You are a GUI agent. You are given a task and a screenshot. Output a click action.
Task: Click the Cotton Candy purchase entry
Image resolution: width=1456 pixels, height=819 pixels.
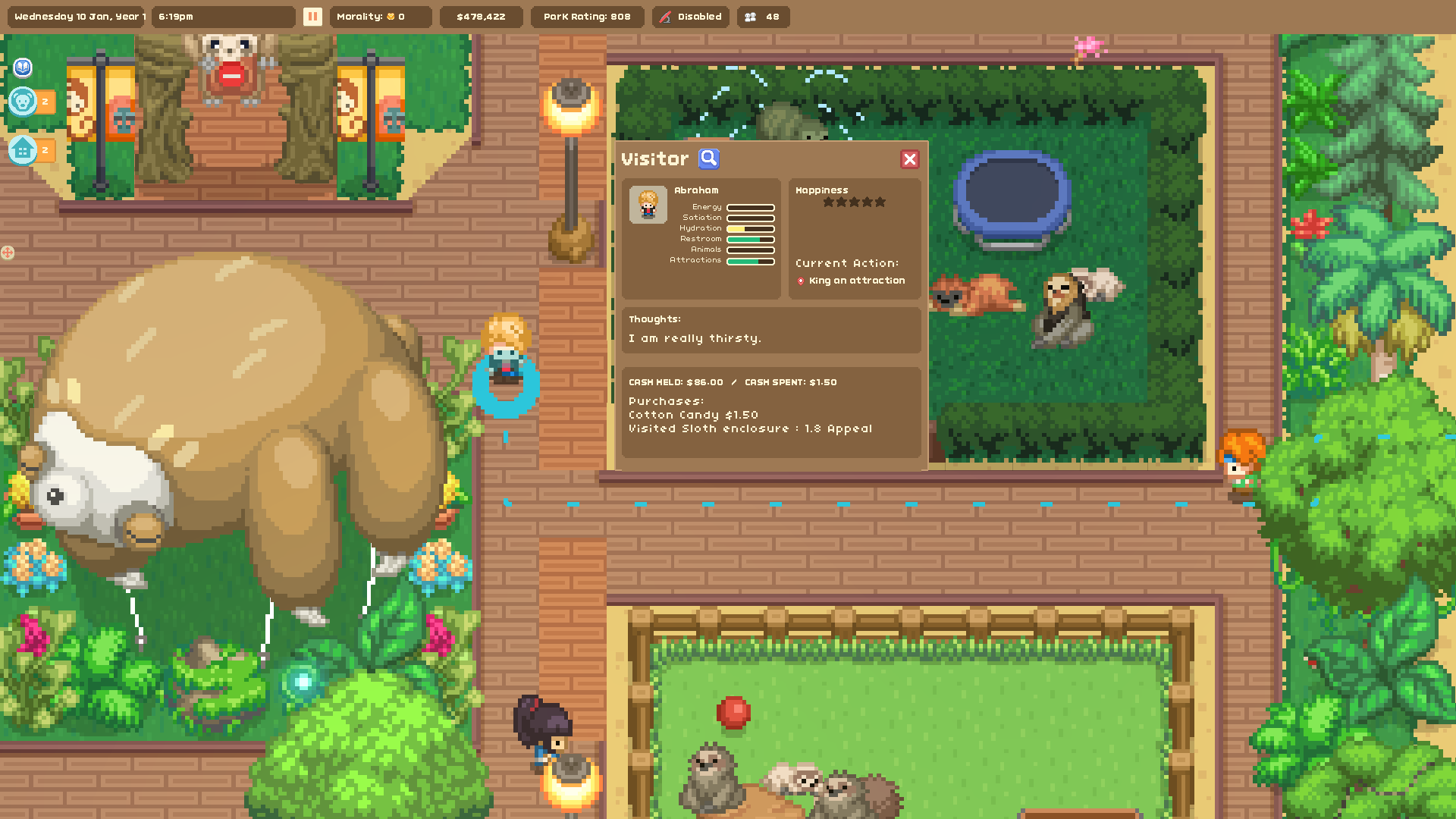[x=692, y=414]
